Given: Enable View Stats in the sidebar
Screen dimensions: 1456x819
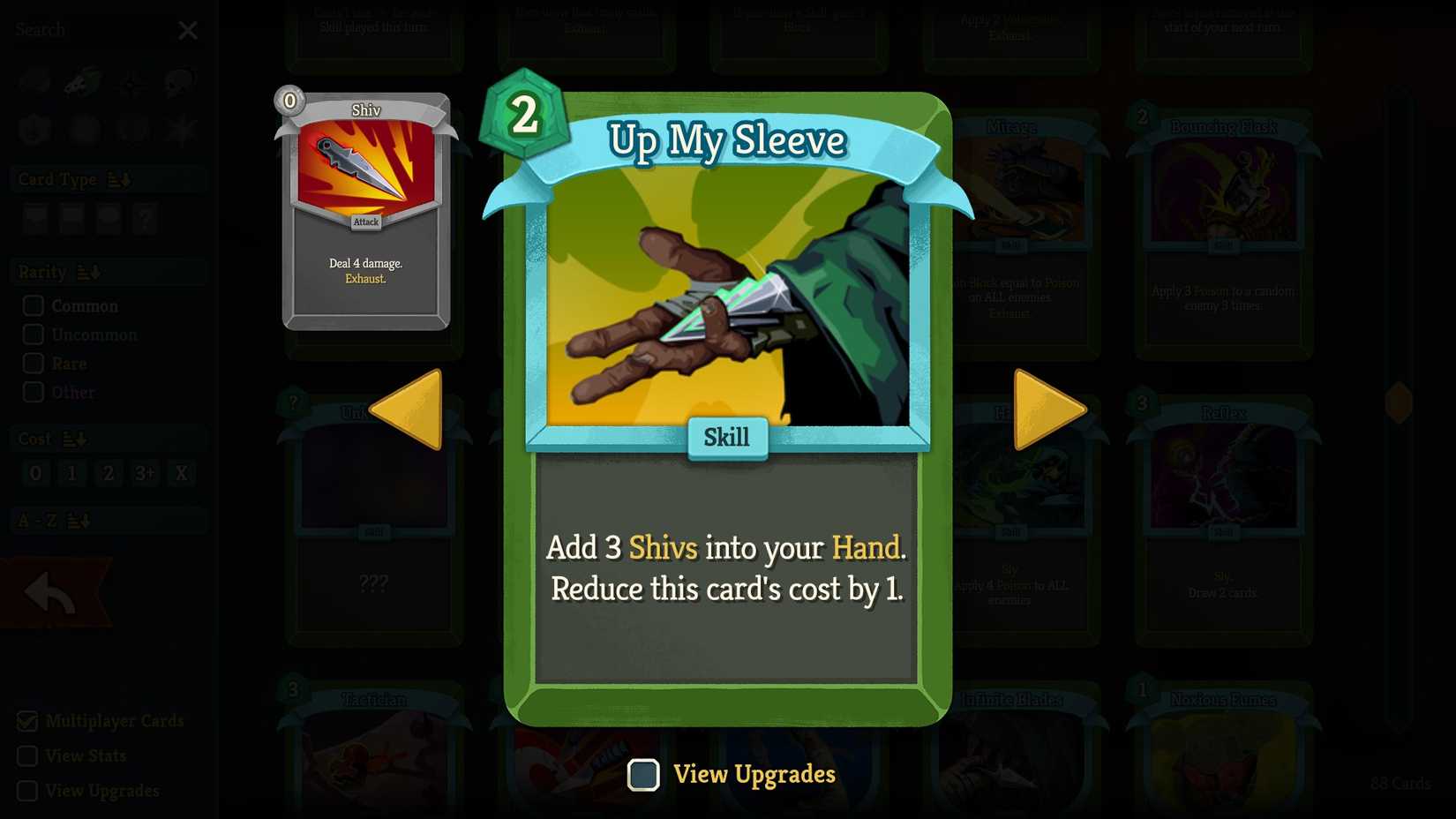Looking at the screenshot, I should point(29,756).
